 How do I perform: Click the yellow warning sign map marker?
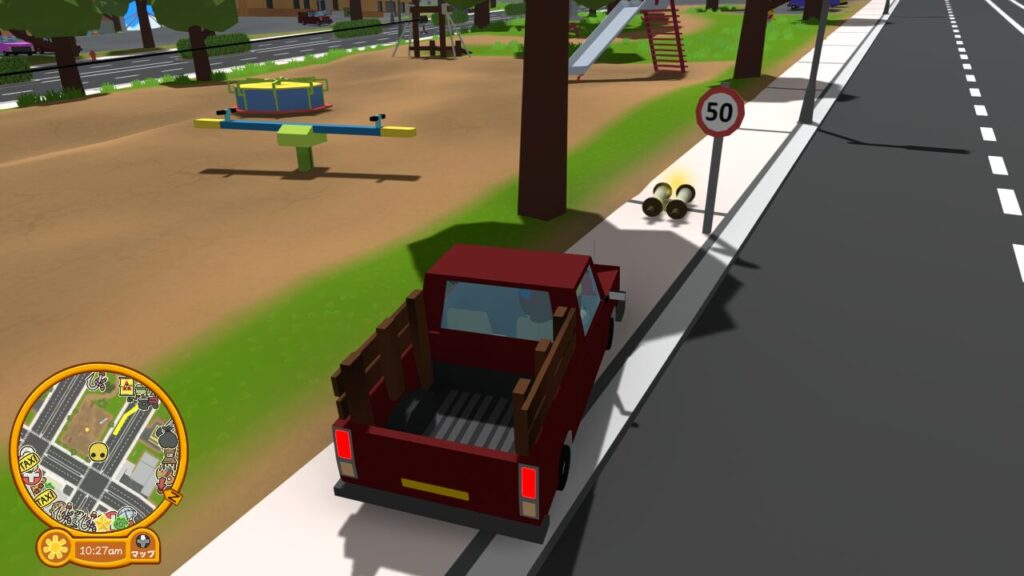pos(128,386)
